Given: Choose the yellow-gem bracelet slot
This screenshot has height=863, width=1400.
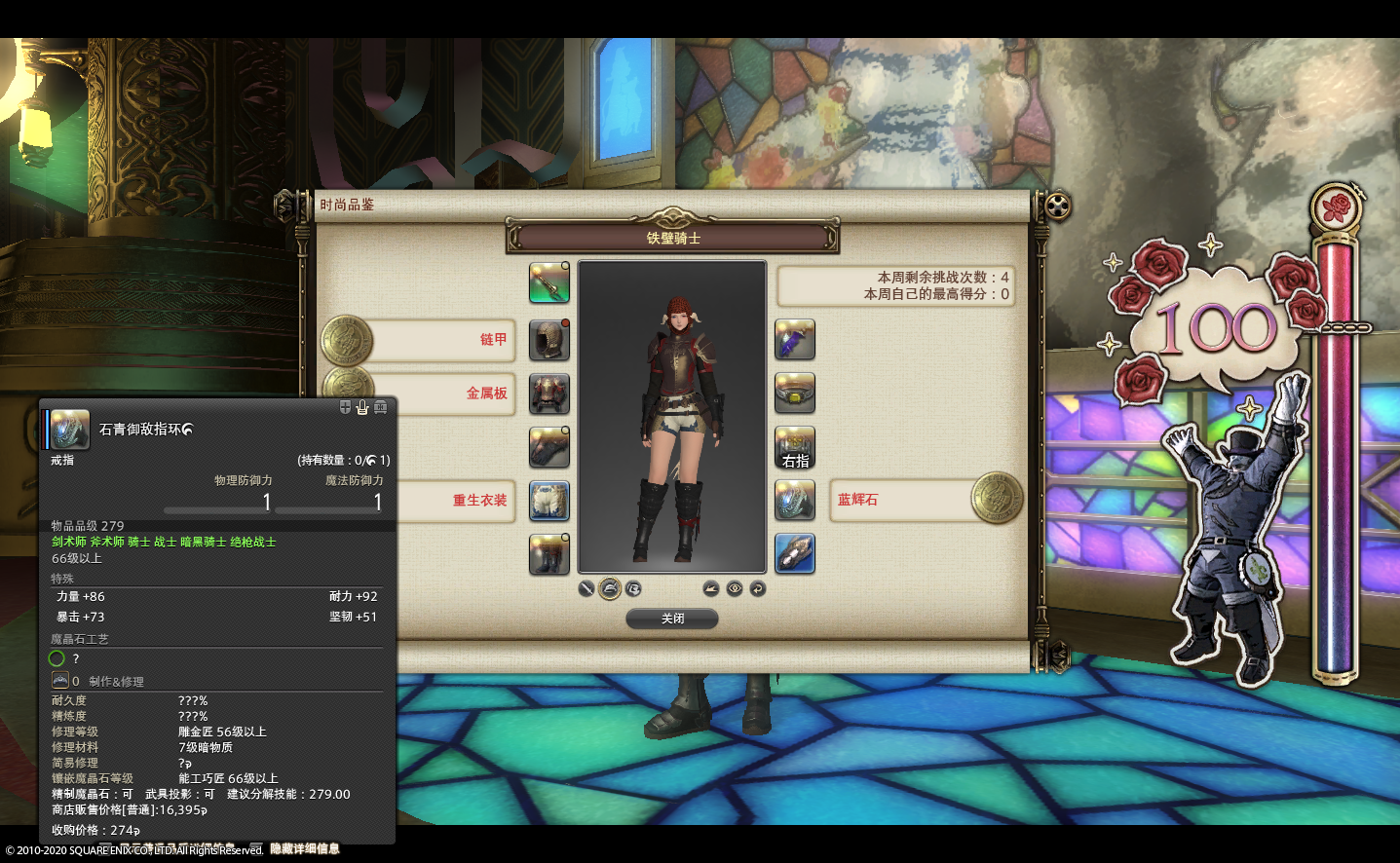Looking at the screenshot, I should click(x=795, y=394).
